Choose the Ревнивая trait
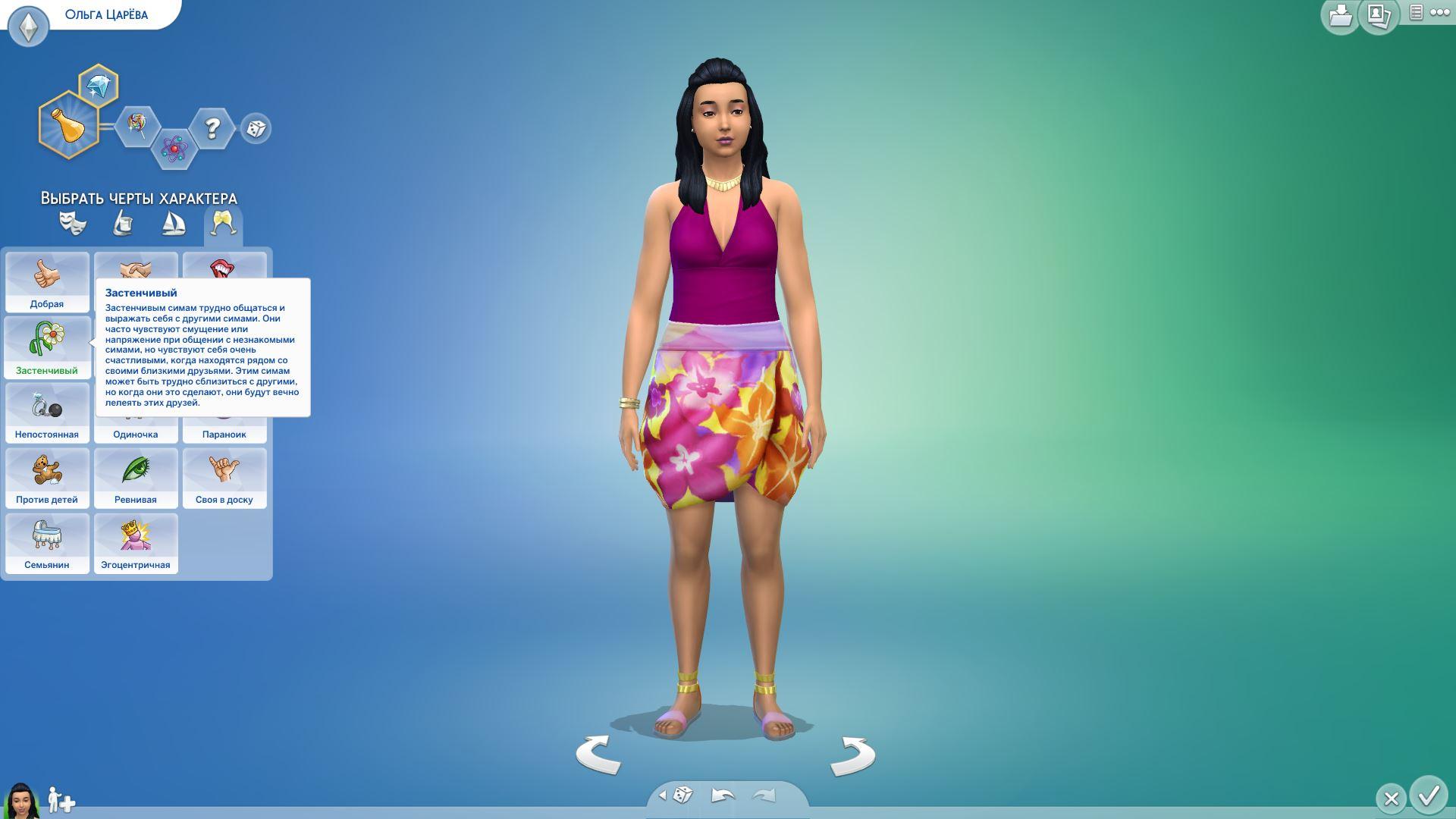 point(136,478)
